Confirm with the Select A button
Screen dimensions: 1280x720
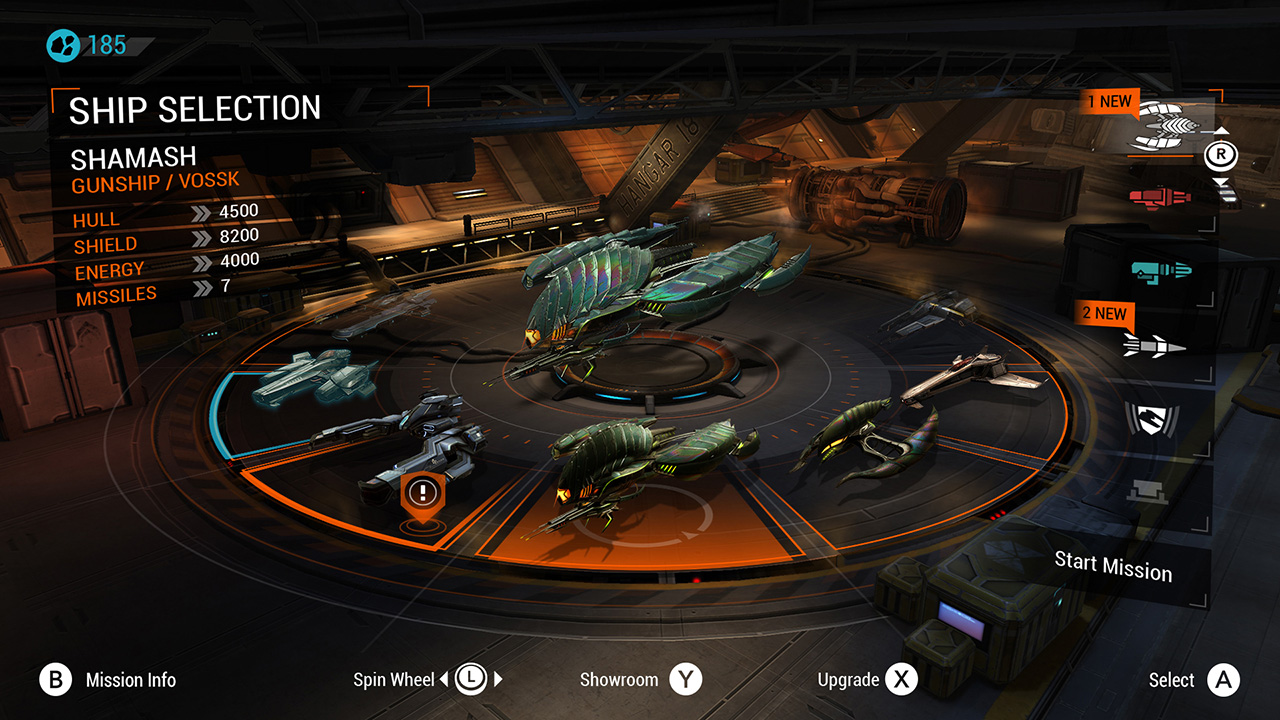click(x=1224, y=679)
